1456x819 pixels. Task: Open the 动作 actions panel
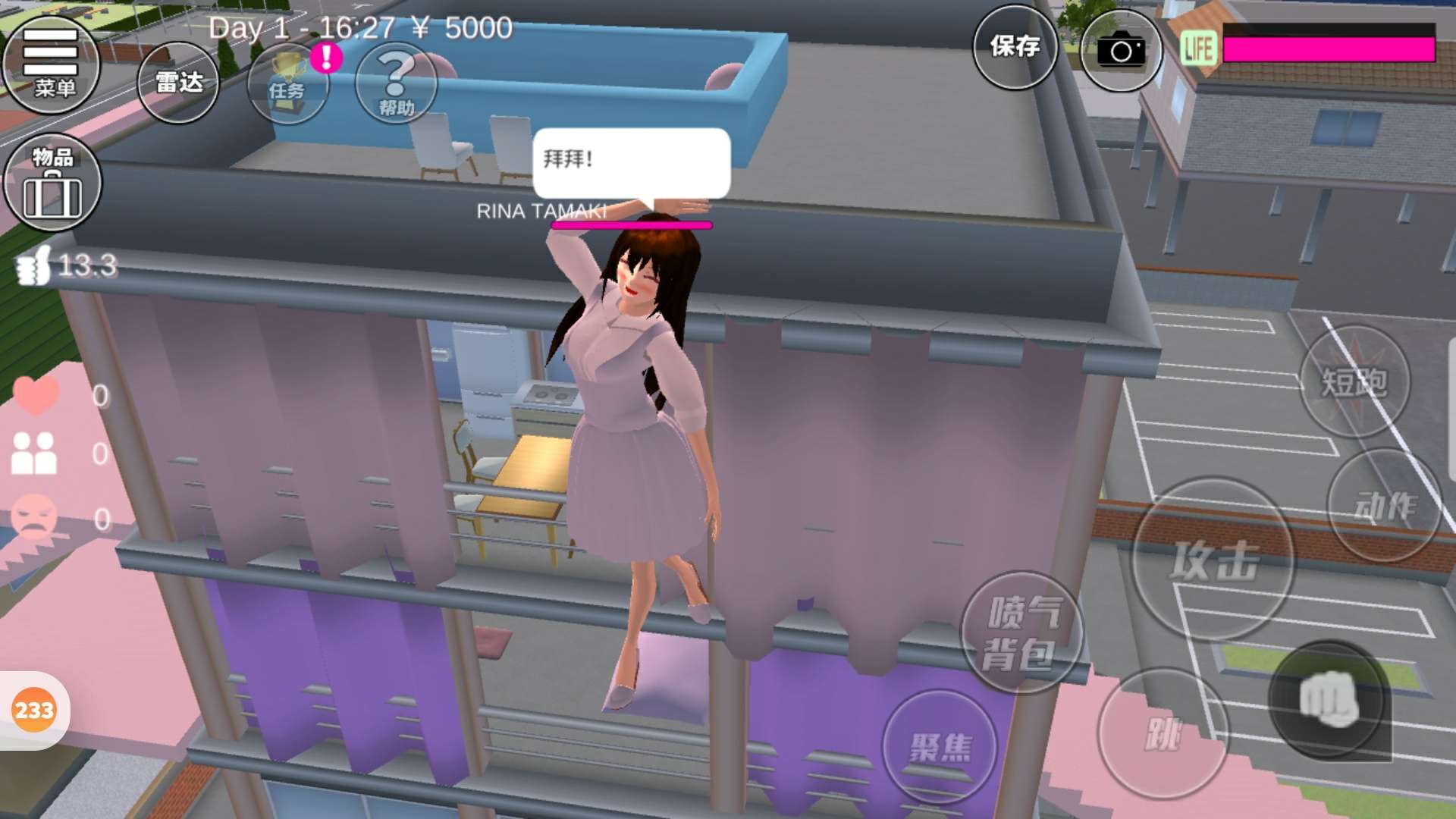pos(1385,505)
